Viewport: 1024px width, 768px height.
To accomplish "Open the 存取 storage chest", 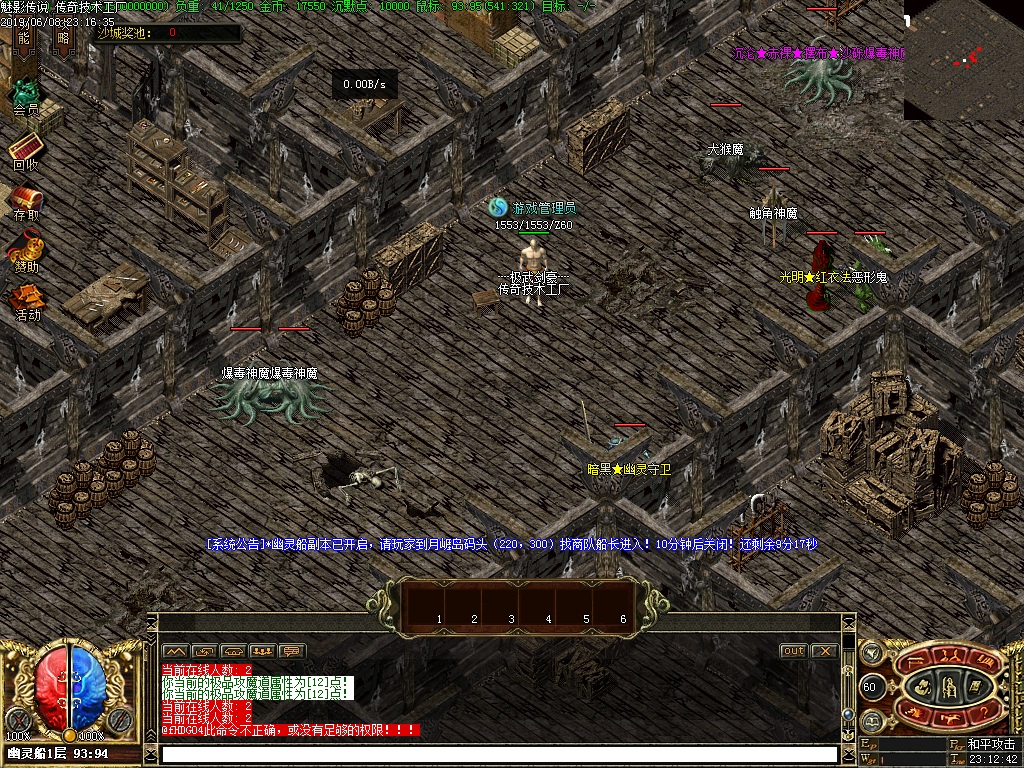I will pyautogui.click(x=26, y=200).
